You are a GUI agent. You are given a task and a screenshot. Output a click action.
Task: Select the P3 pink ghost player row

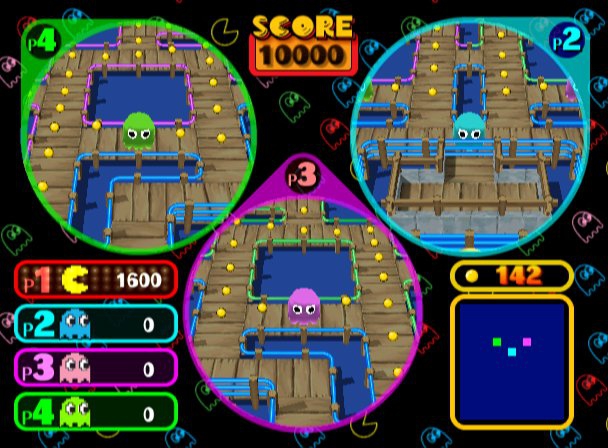pyautogui.click(x=96, y=368)
